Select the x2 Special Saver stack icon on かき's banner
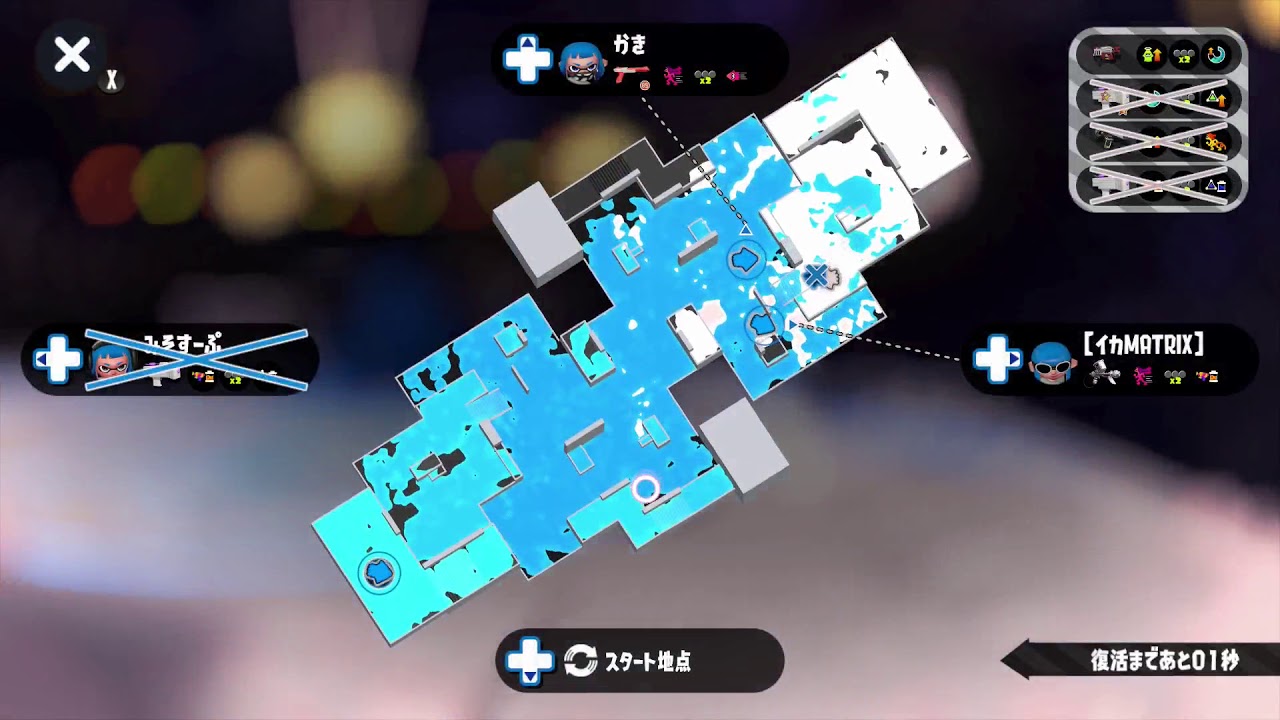1280x720 pixels. (x=703, y=75)
